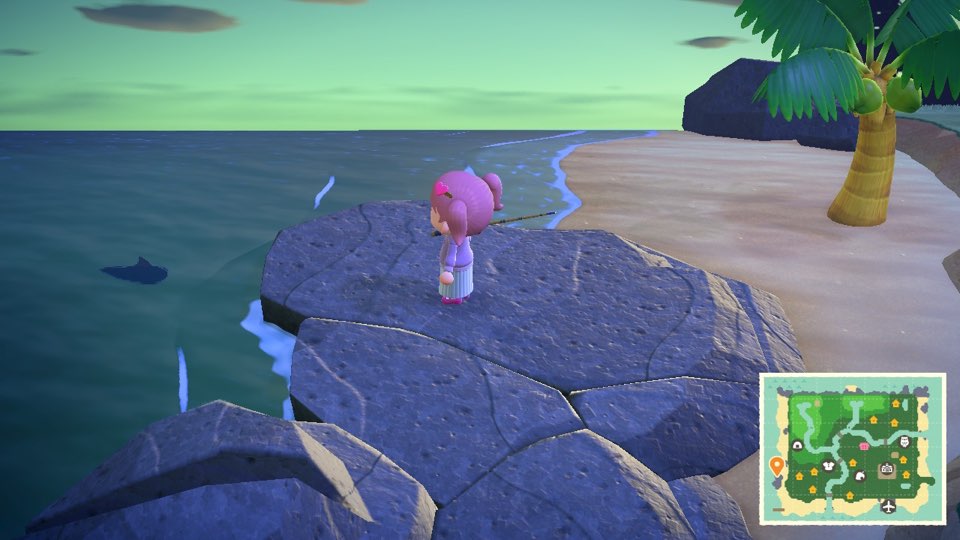
Task: Click the Resident Services building marker
Action: point(886,469)
